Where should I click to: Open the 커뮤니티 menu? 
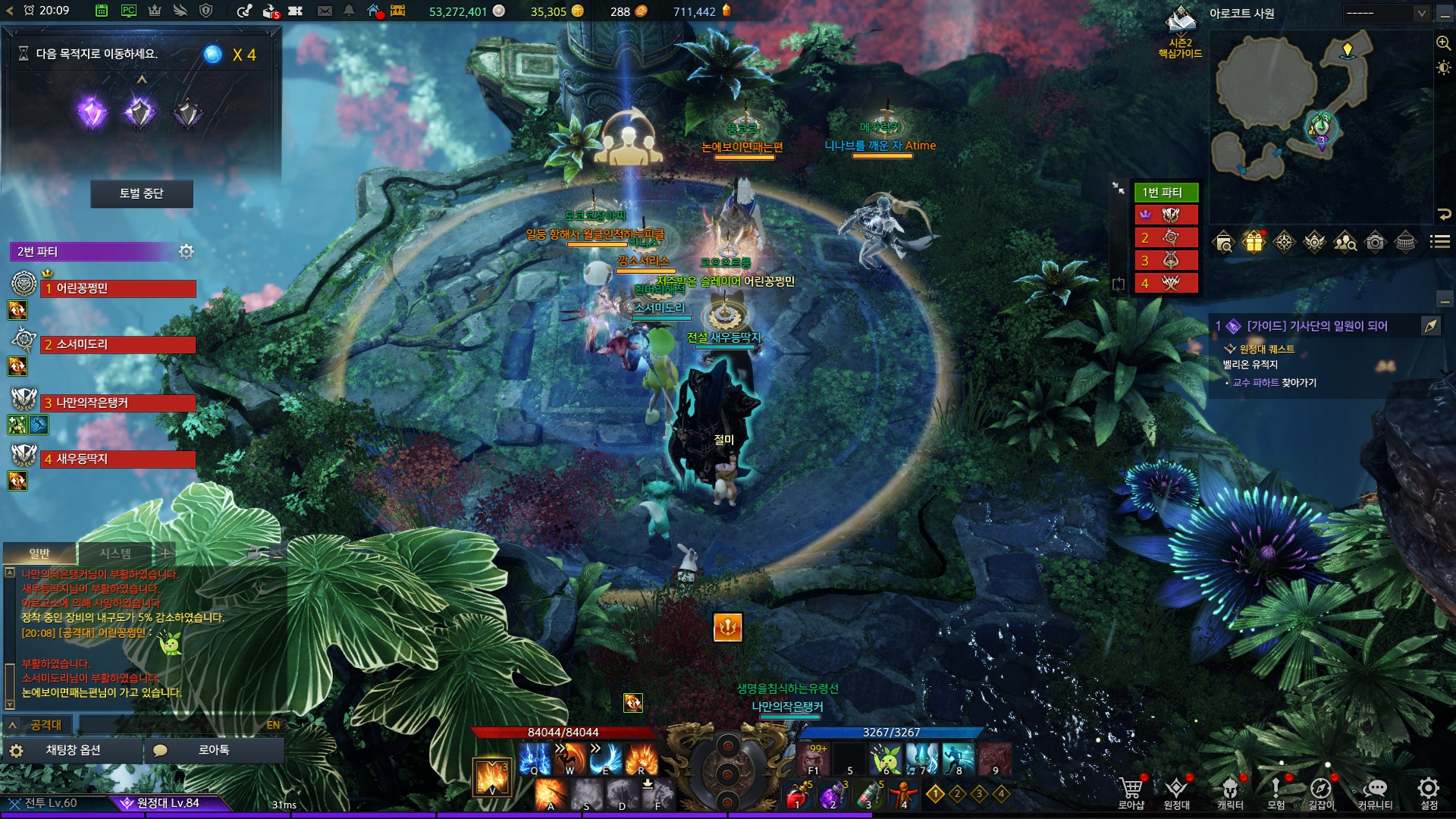[x=1375, y=792]
